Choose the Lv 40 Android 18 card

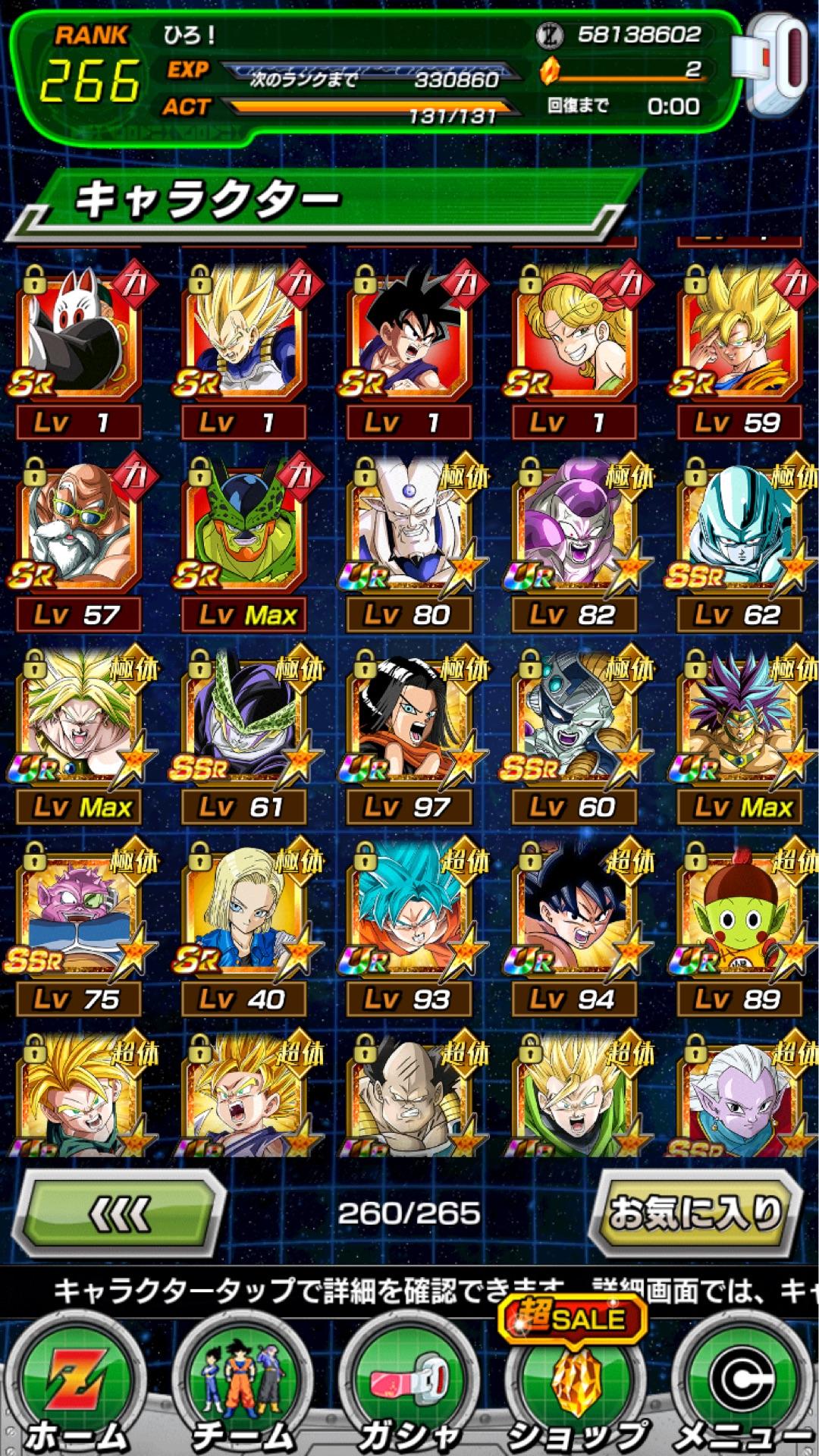point(244,910)
